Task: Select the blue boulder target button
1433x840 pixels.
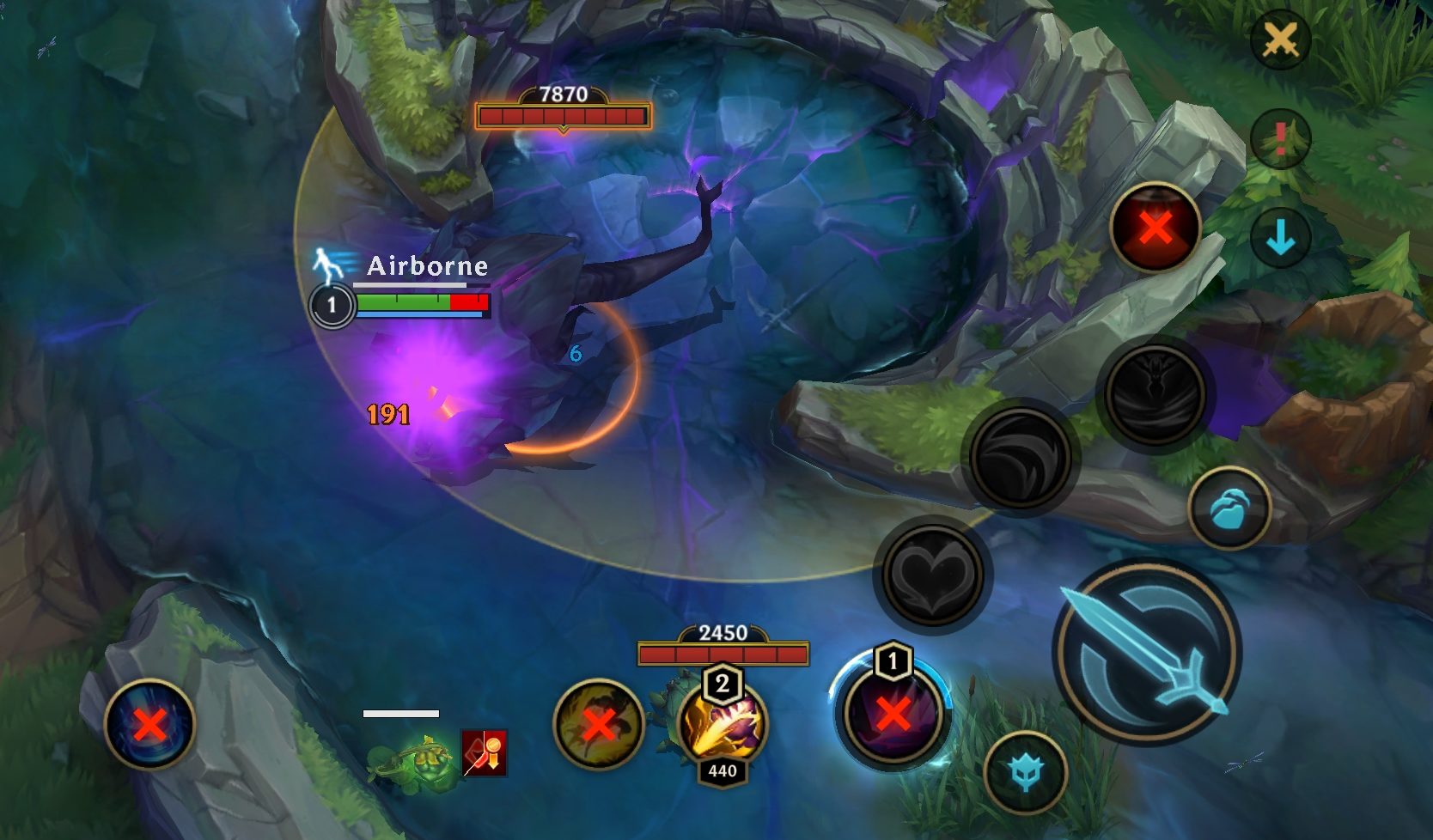Action: (1229, 509)
